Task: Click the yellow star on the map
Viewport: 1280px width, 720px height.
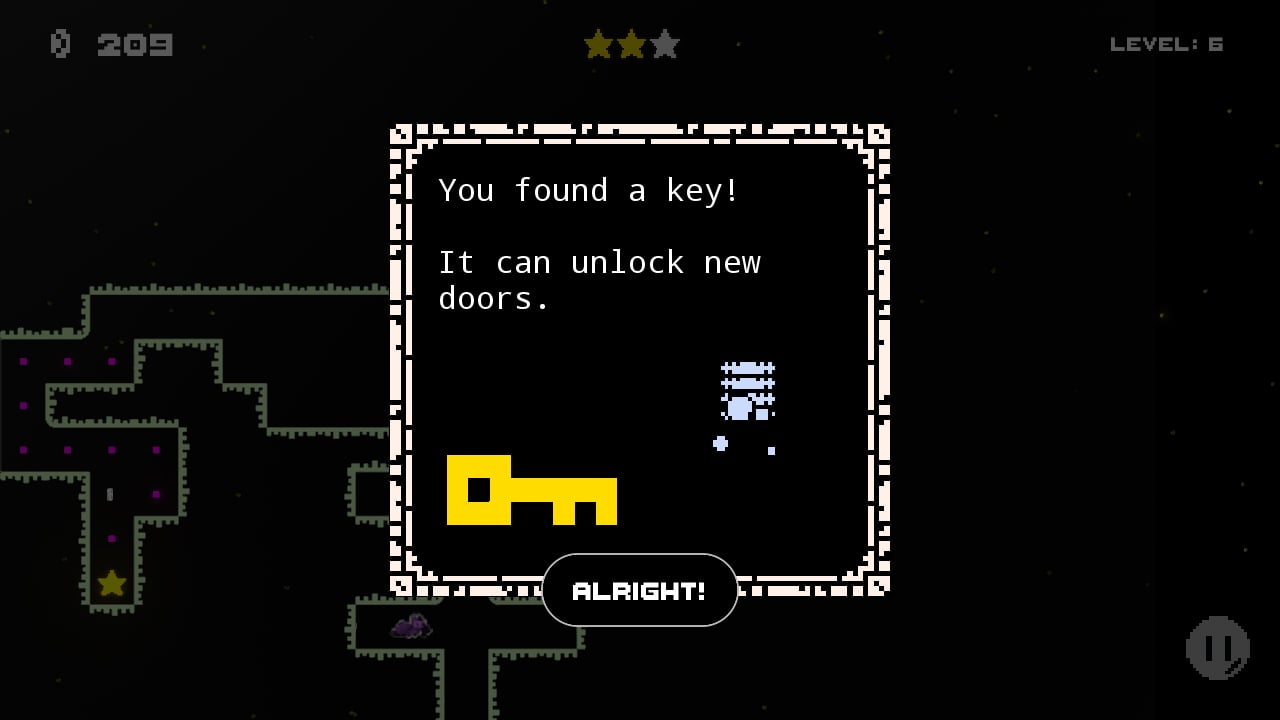Action: [x=110, y=583]
